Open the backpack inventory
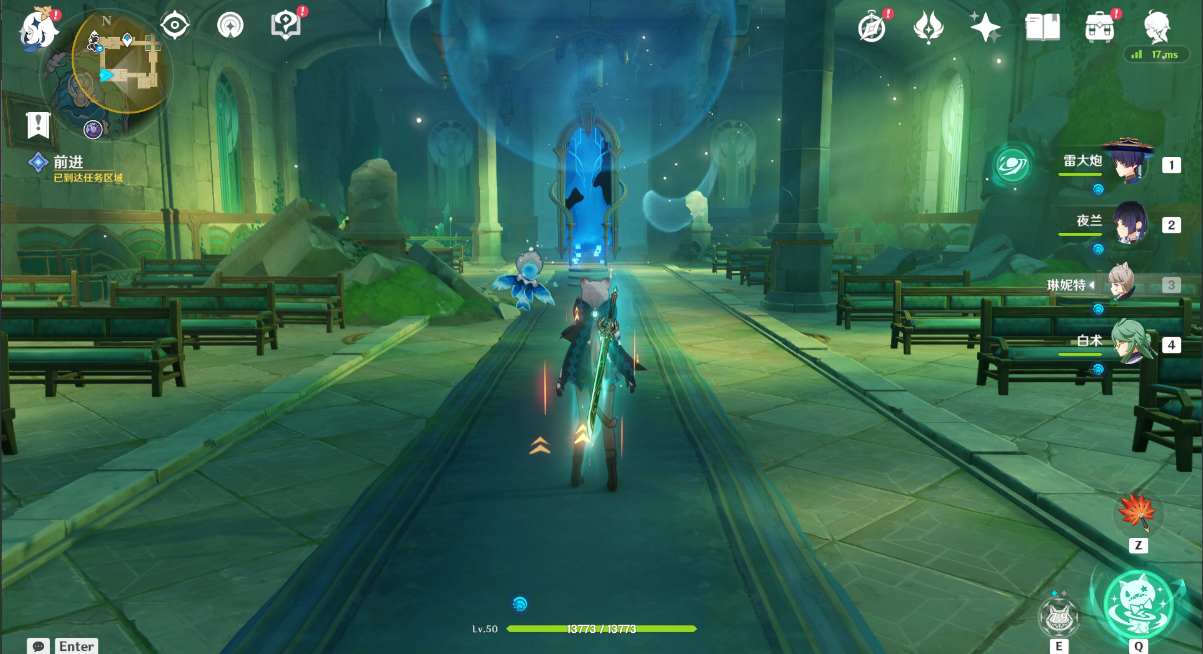Screen dimensions: 1203x654 [x=1100, y=27]
